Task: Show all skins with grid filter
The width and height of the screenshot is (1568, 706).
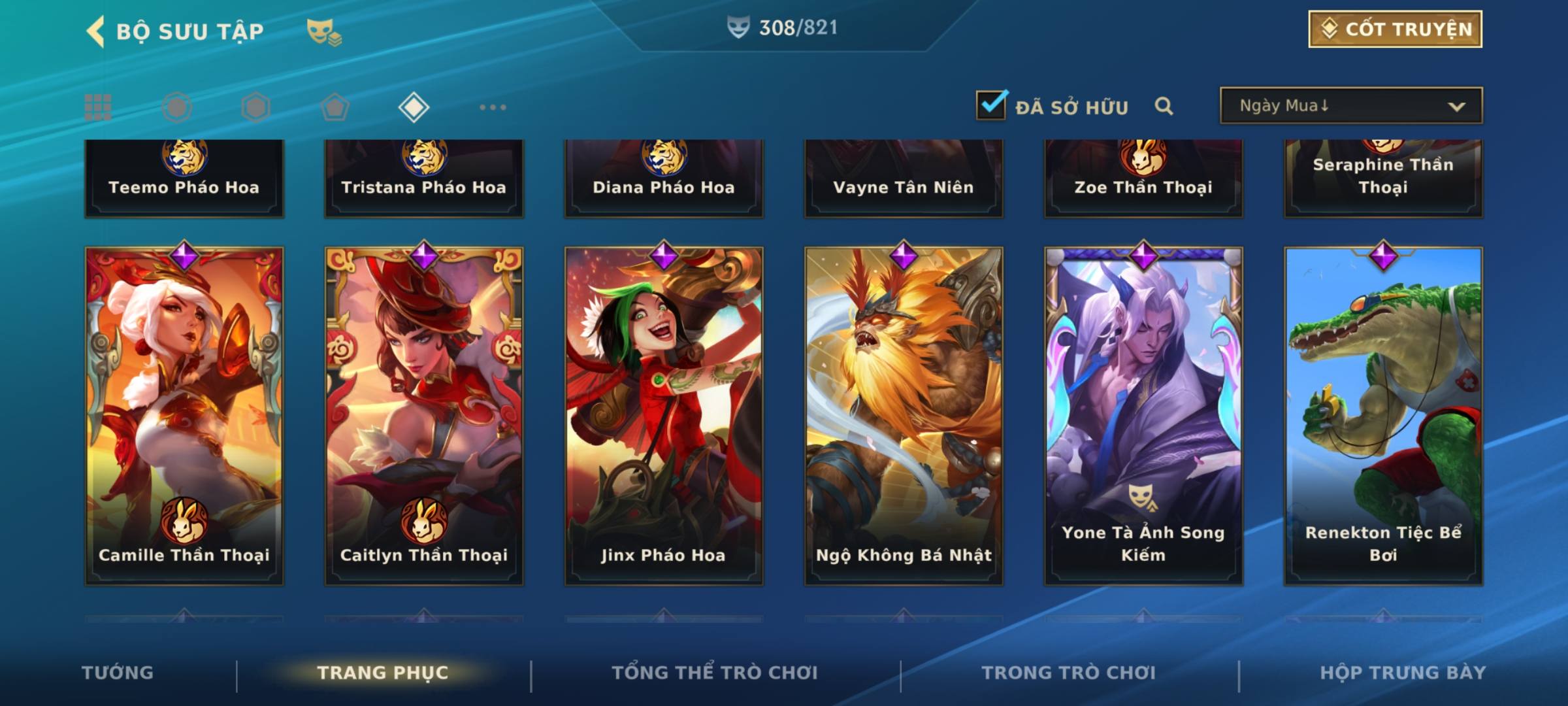Action: [x=98, y=107]
